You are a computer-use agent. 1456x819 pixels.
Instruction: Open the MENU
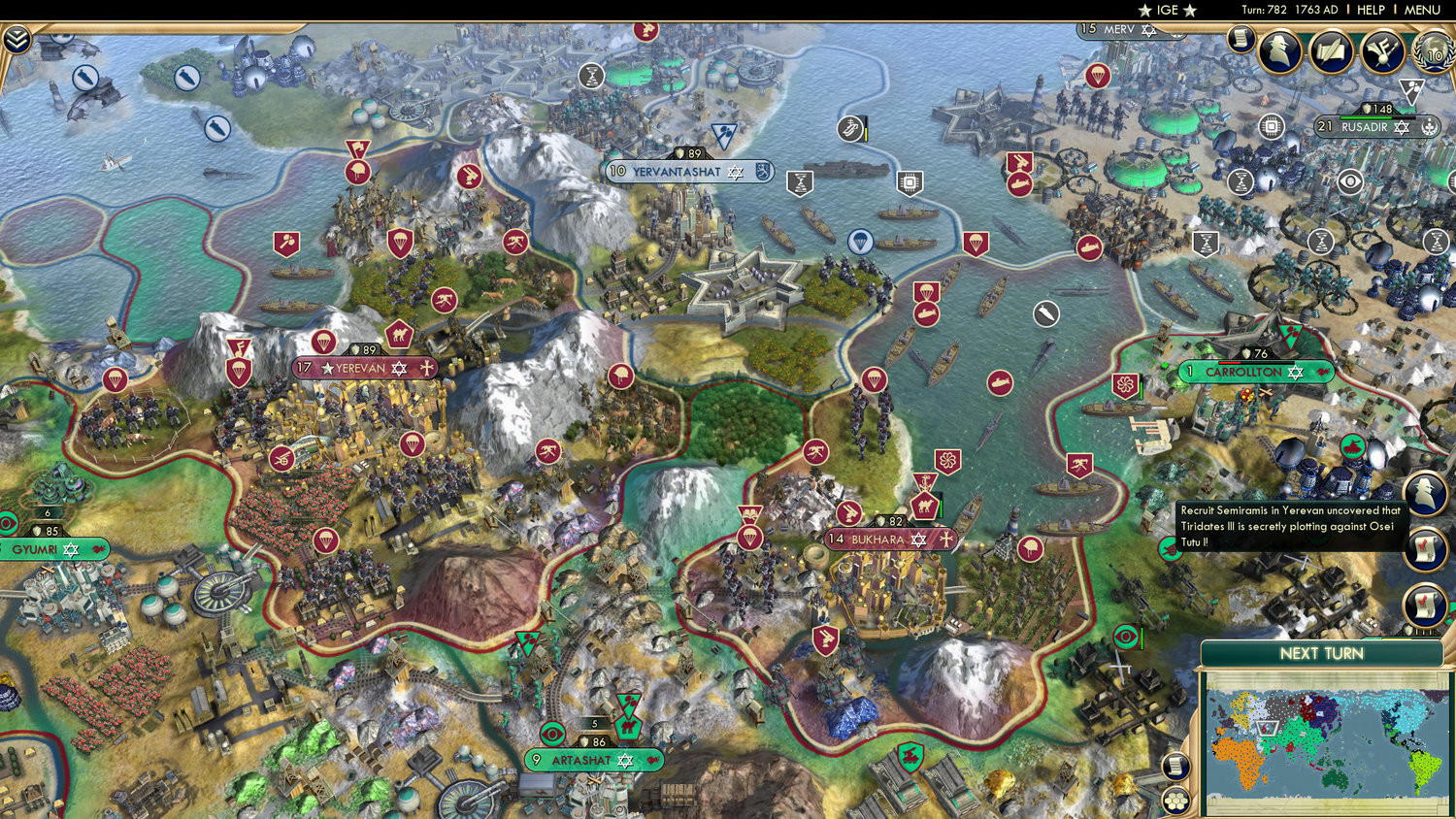1421,10
